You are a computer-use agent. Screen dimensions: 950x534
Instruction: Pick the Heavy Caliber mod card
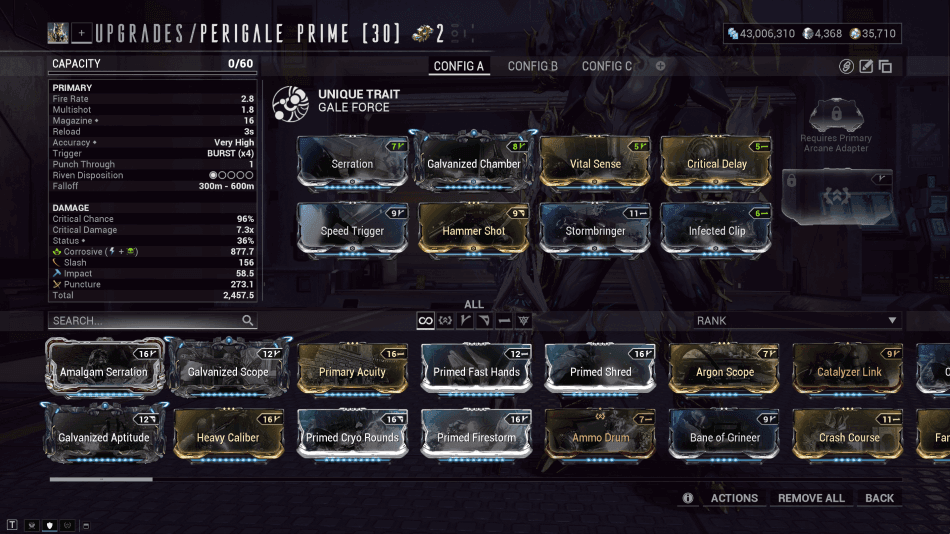point(228,437)
